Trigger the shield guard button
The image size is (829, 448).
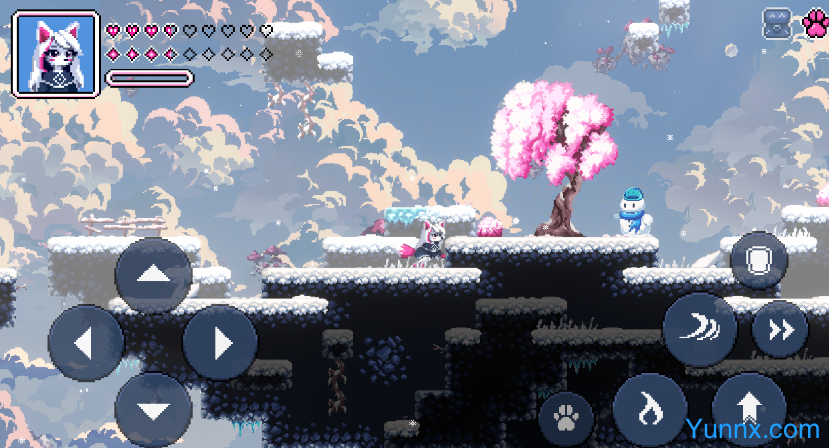pos(759,261)
